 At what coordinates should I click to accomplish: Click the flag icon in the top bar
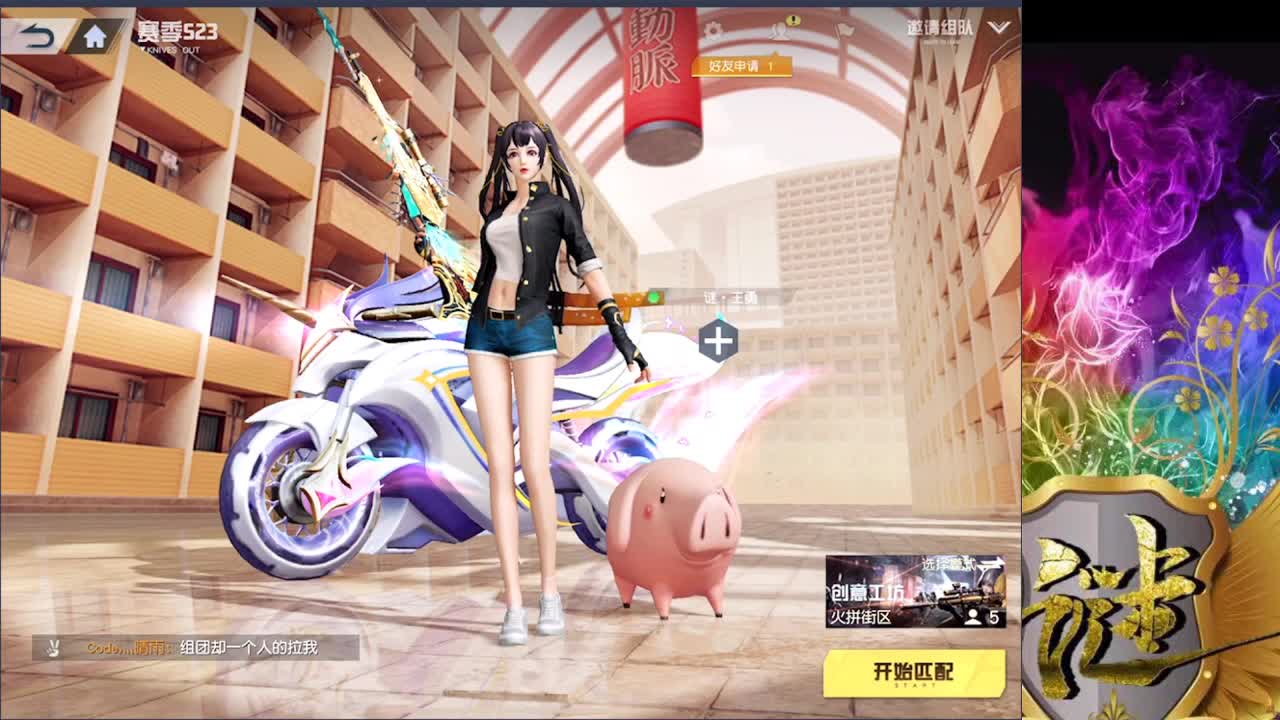point(842,29)
